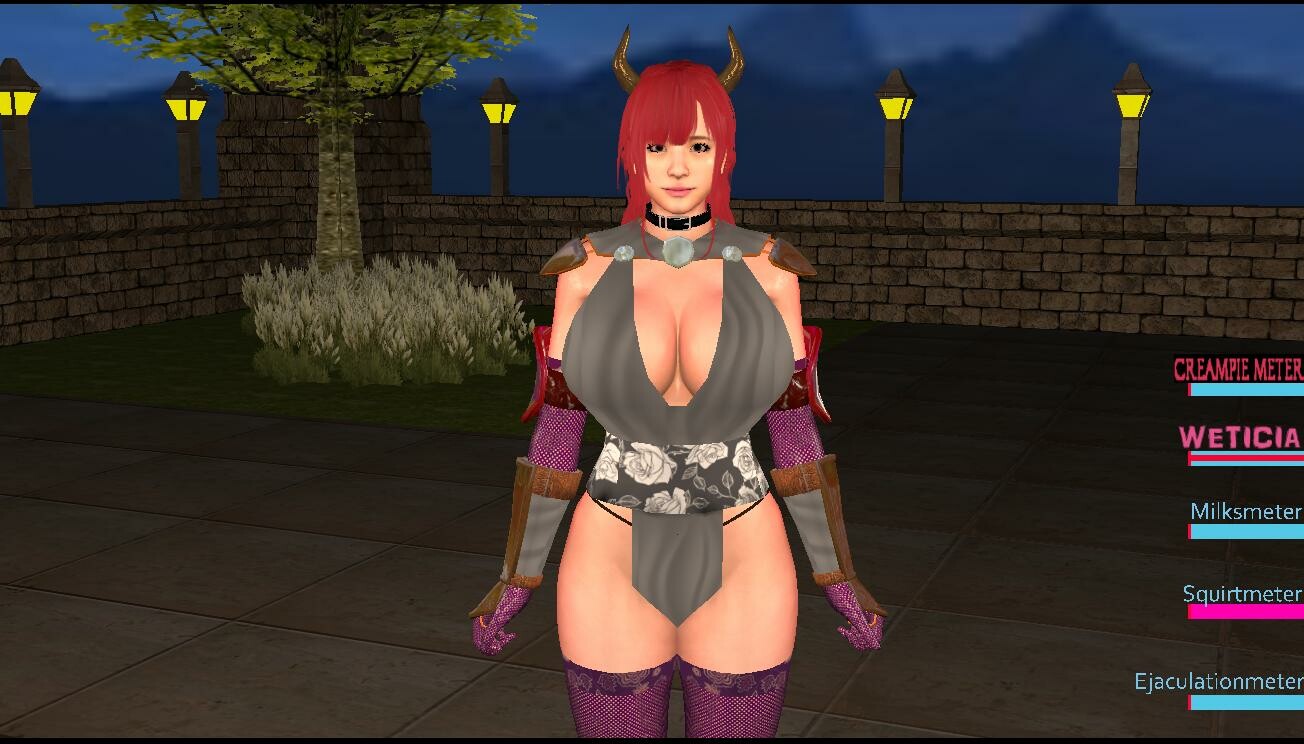The width and height of the screenshot is (1304, 744).
Task: Click the cyan Milksmeter gauge bar
Action: 1245,530
